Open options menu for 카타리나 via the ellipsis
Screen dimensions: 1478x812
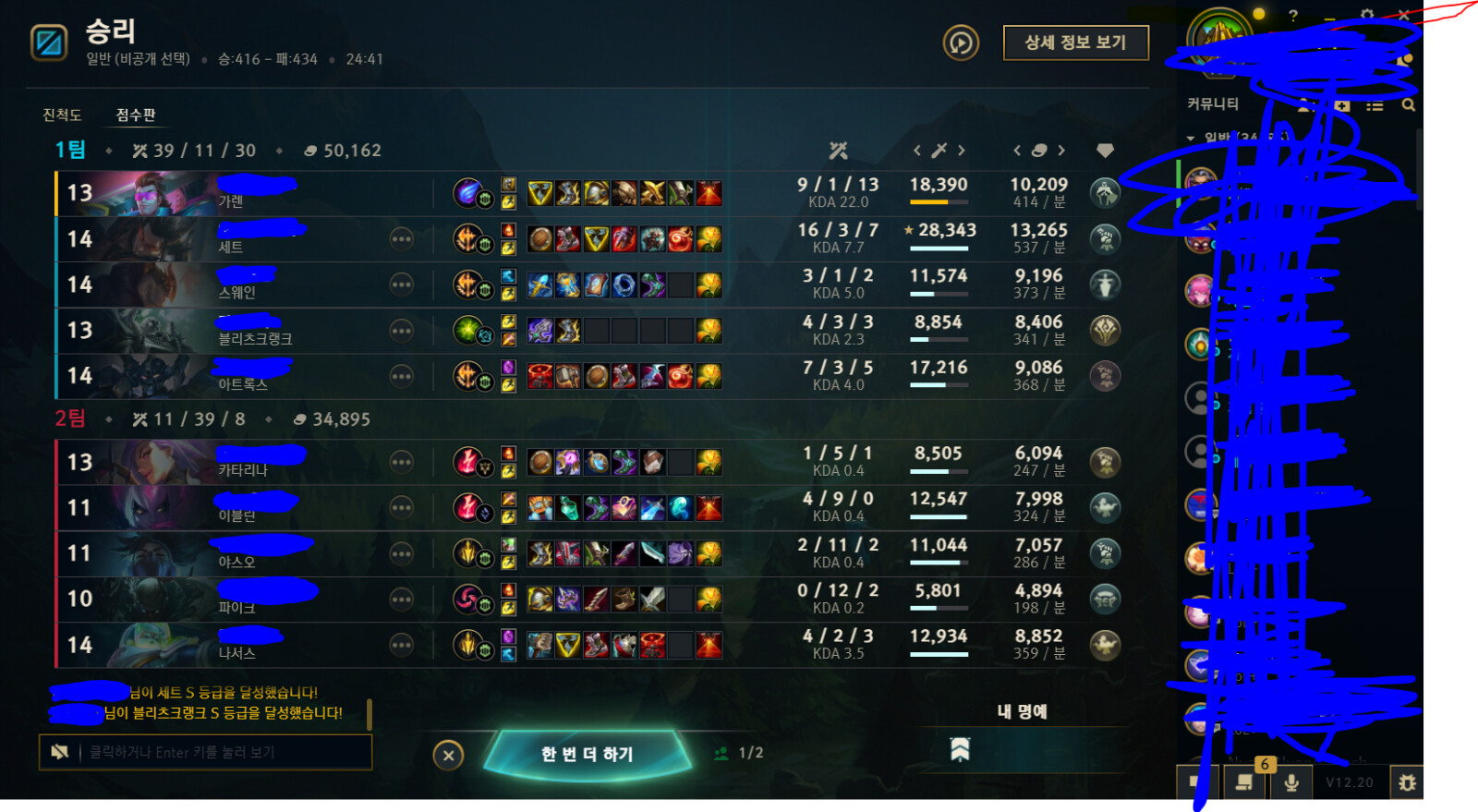(x=402, y=461)
